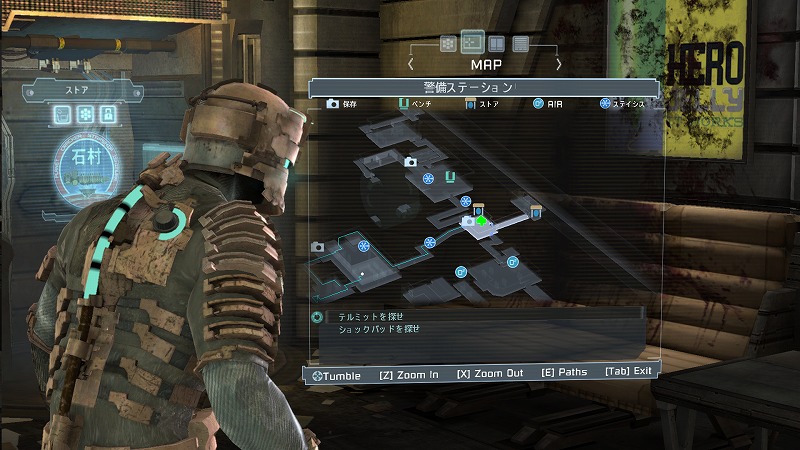This screenshot has height=450, width=800.
Task: Click the green bench marker on the map
Action: 450,178
